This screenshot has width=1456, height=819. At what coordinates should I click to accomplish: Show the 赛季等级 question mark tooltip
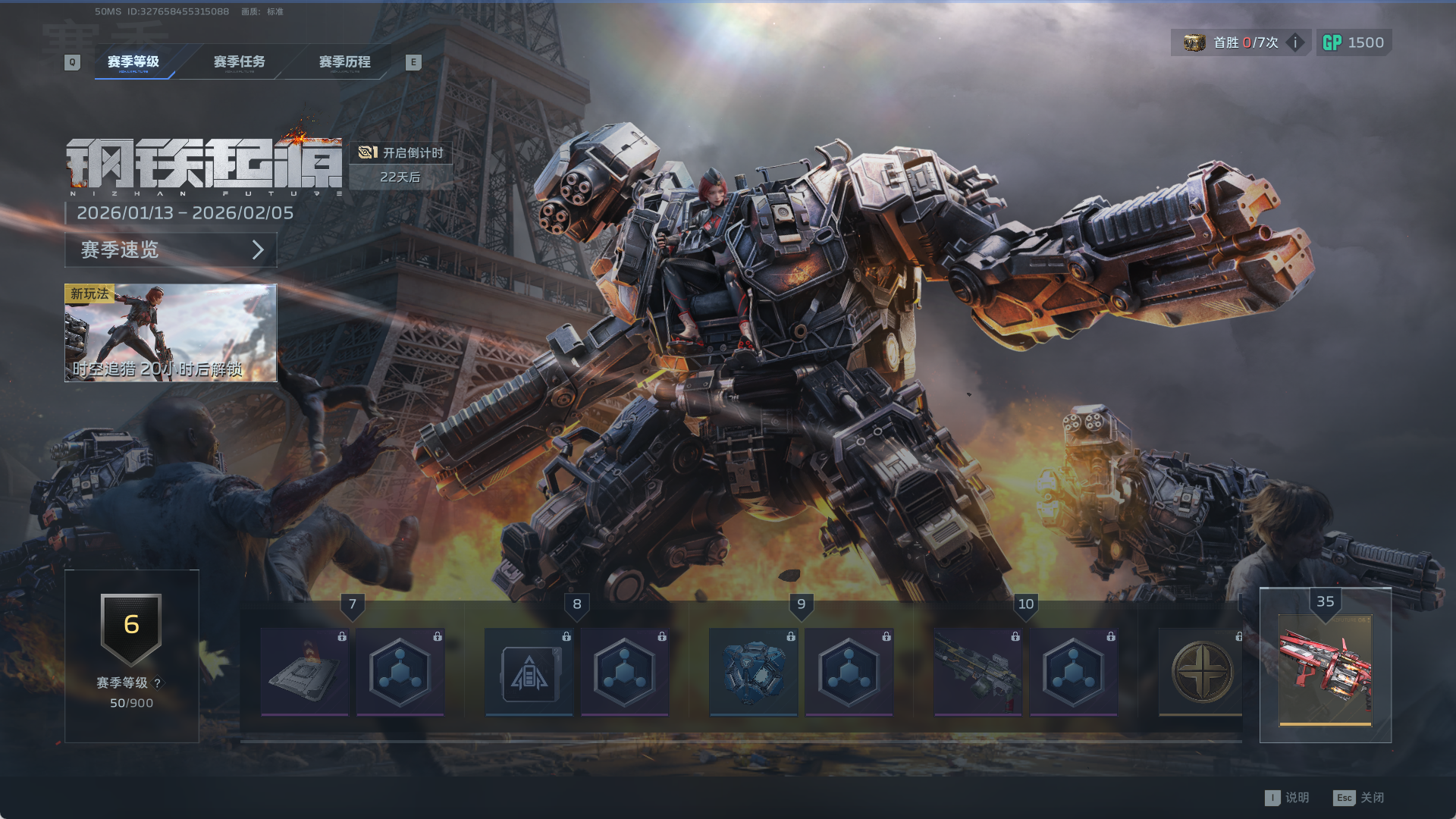click(158, 682)
